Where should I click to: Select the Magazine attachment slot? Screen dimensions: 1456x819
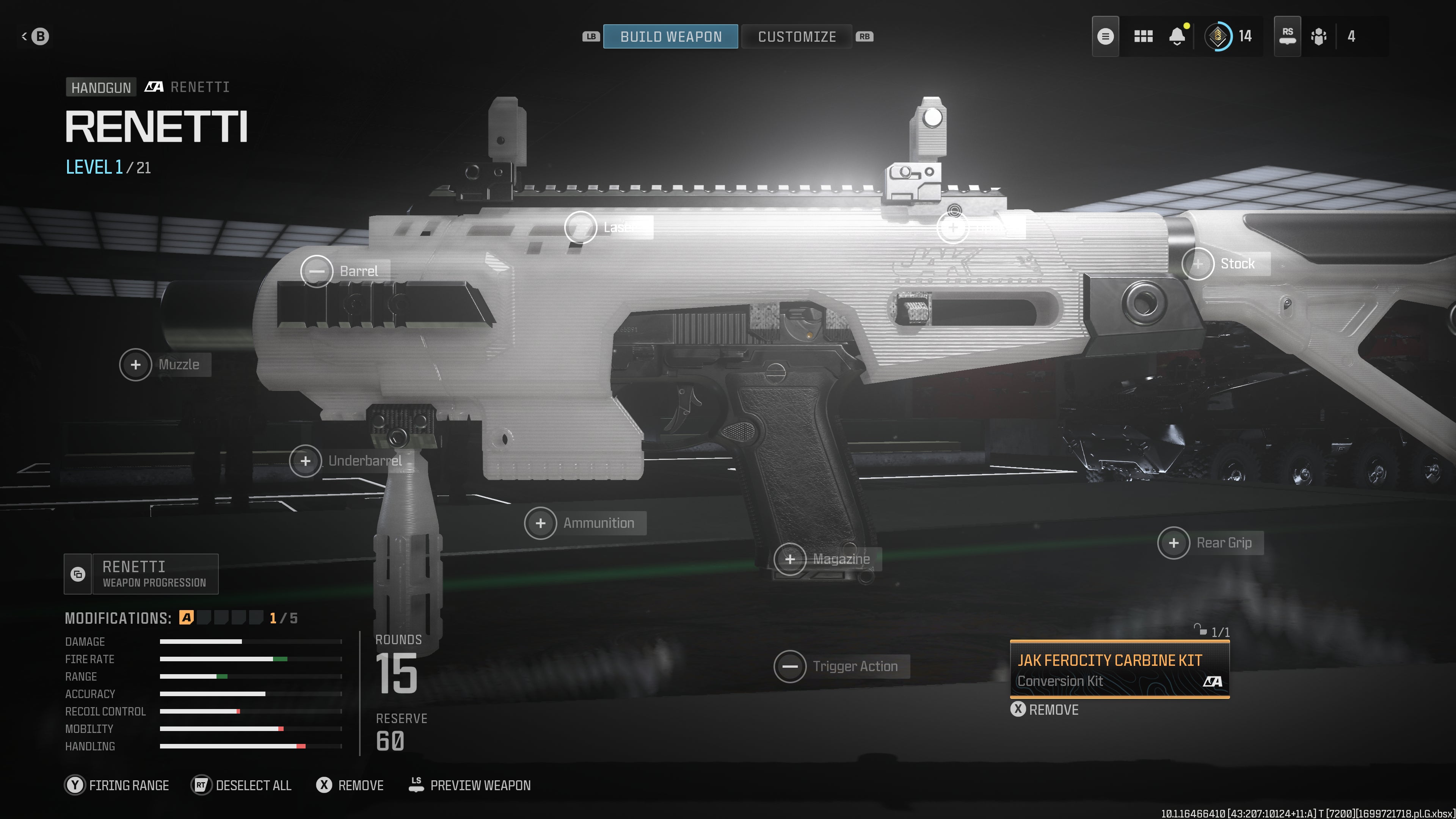click(x=789, y=559)
